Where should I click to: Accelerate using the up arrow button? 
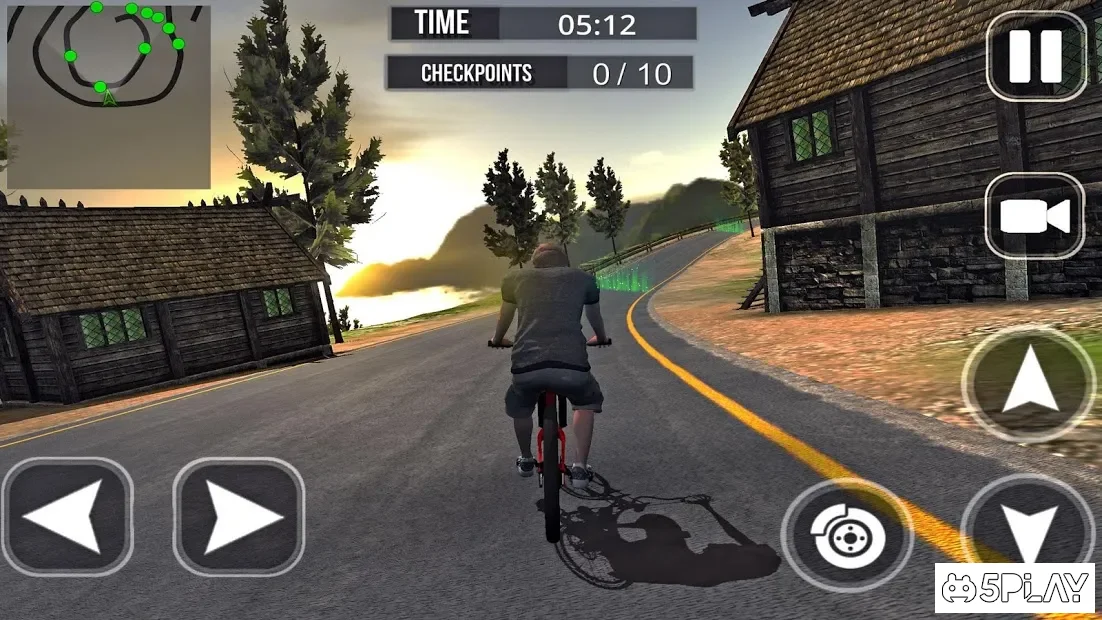tap(1029, 384)
